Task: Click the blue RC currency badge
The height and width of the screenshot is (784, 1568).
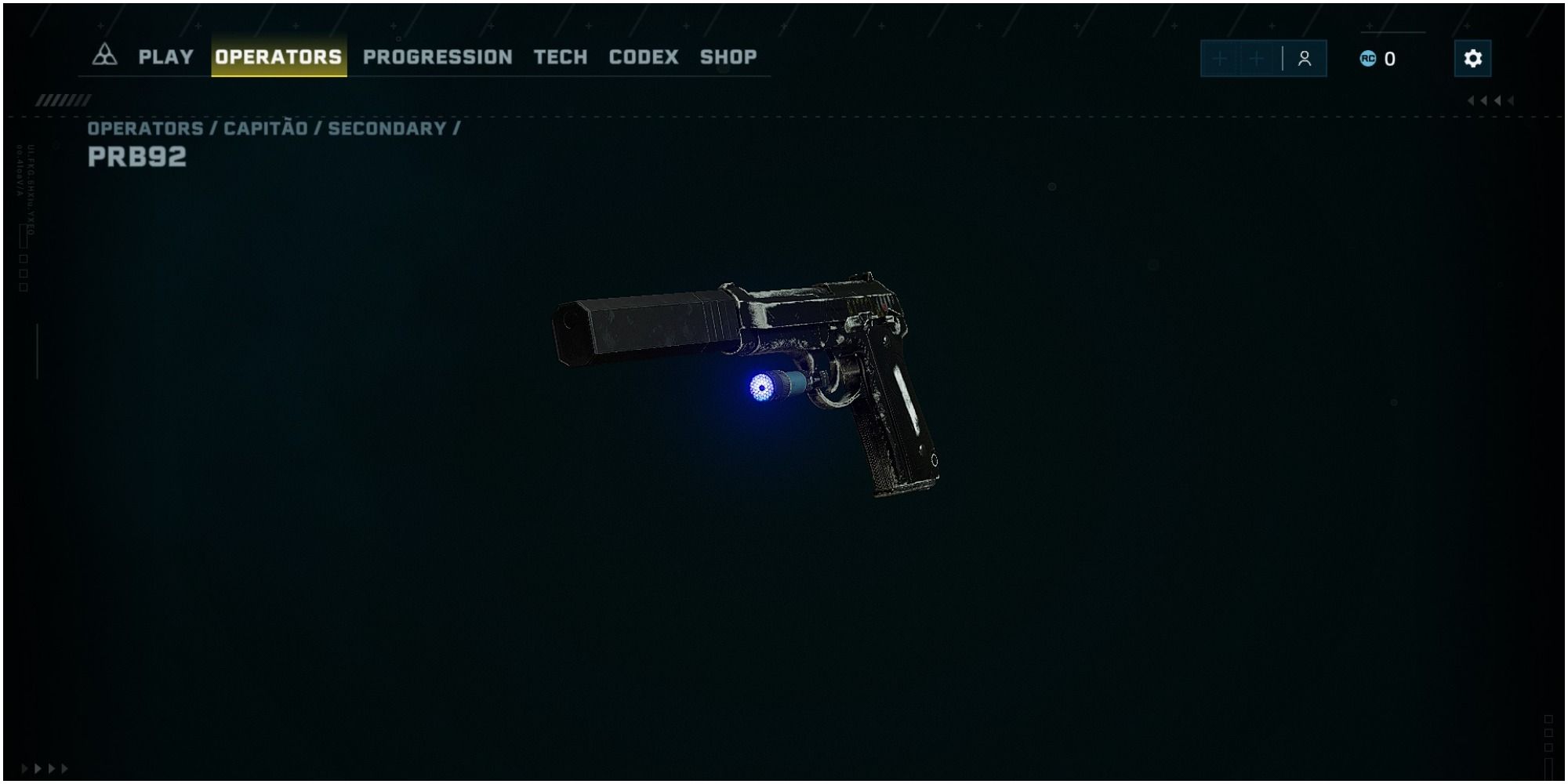Action: tap(1370, 57)
